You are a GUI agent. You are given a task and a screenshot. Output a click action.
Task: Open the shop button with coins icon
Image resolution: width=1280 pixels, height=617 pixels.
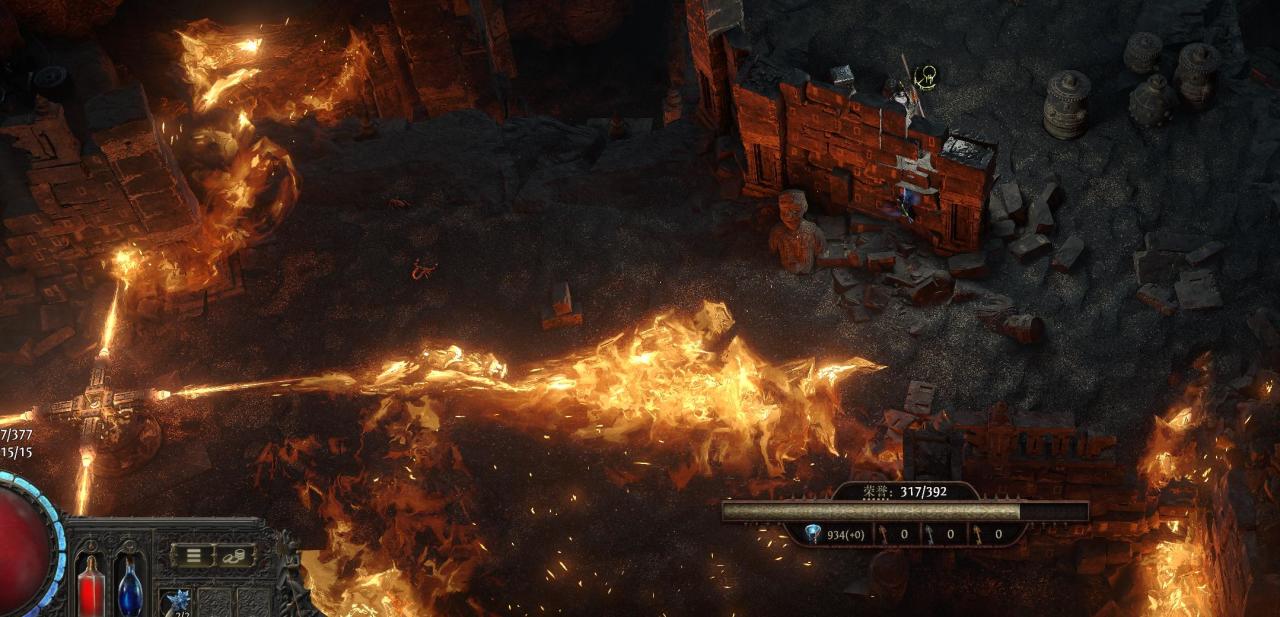236,555
